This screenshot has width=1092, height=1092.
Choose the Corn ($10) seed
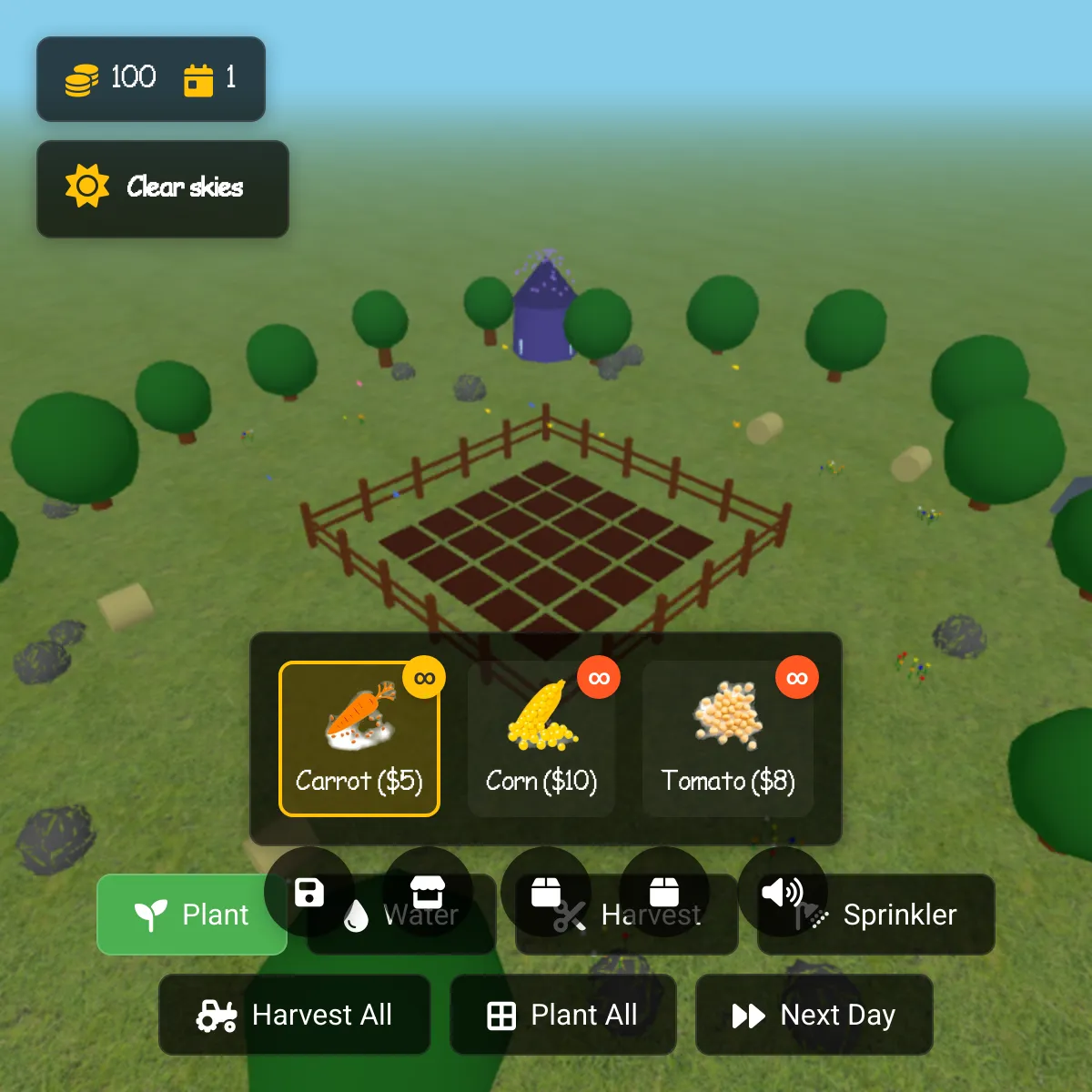[x=541, y=739]
